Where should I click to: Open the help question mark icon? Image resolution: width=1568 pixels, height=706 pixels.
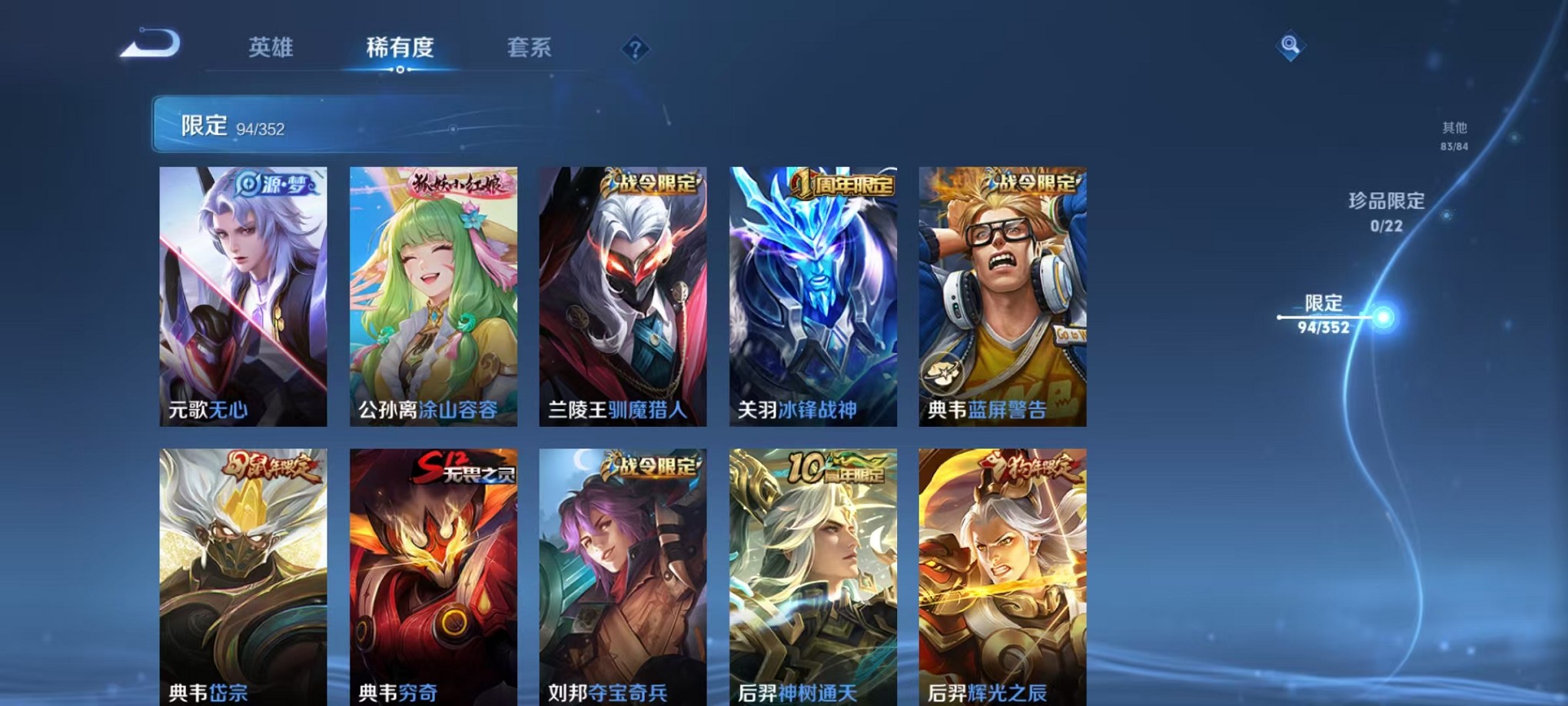point(633,50)
